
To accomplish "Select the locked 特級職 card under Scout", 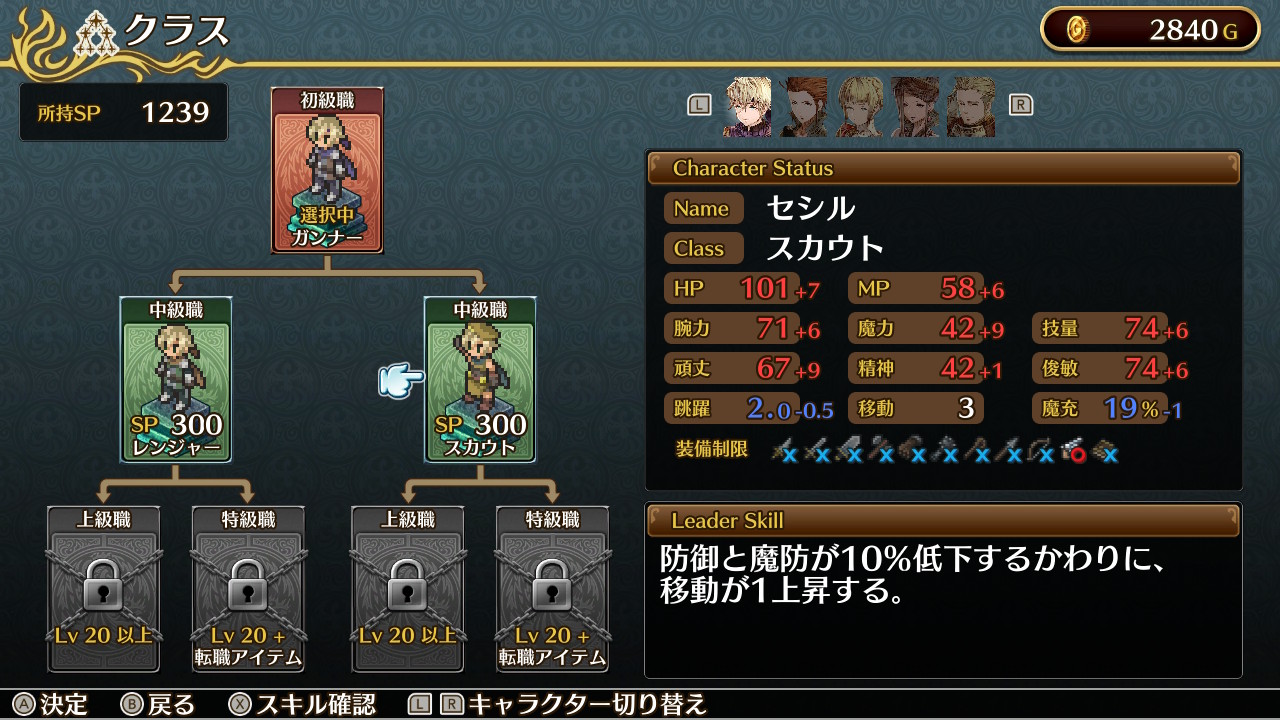I will 552,589.
